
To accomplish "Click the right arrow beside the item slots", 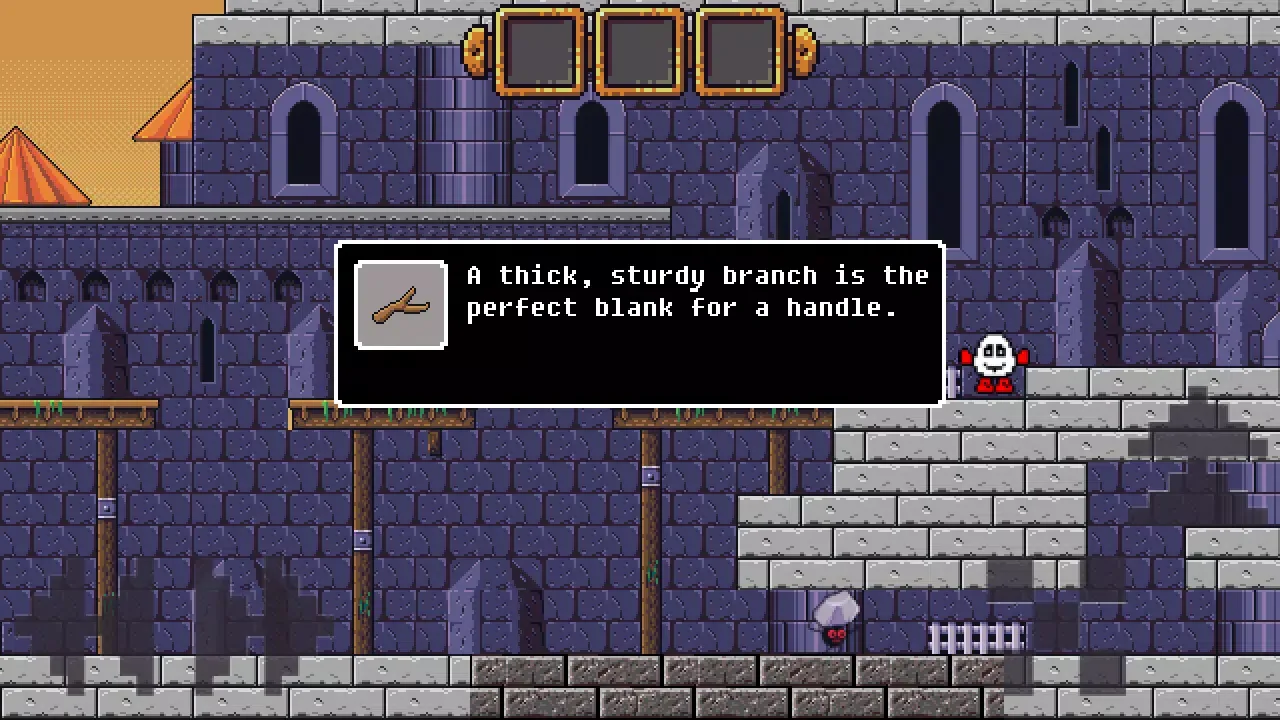I will click(806, 52).
